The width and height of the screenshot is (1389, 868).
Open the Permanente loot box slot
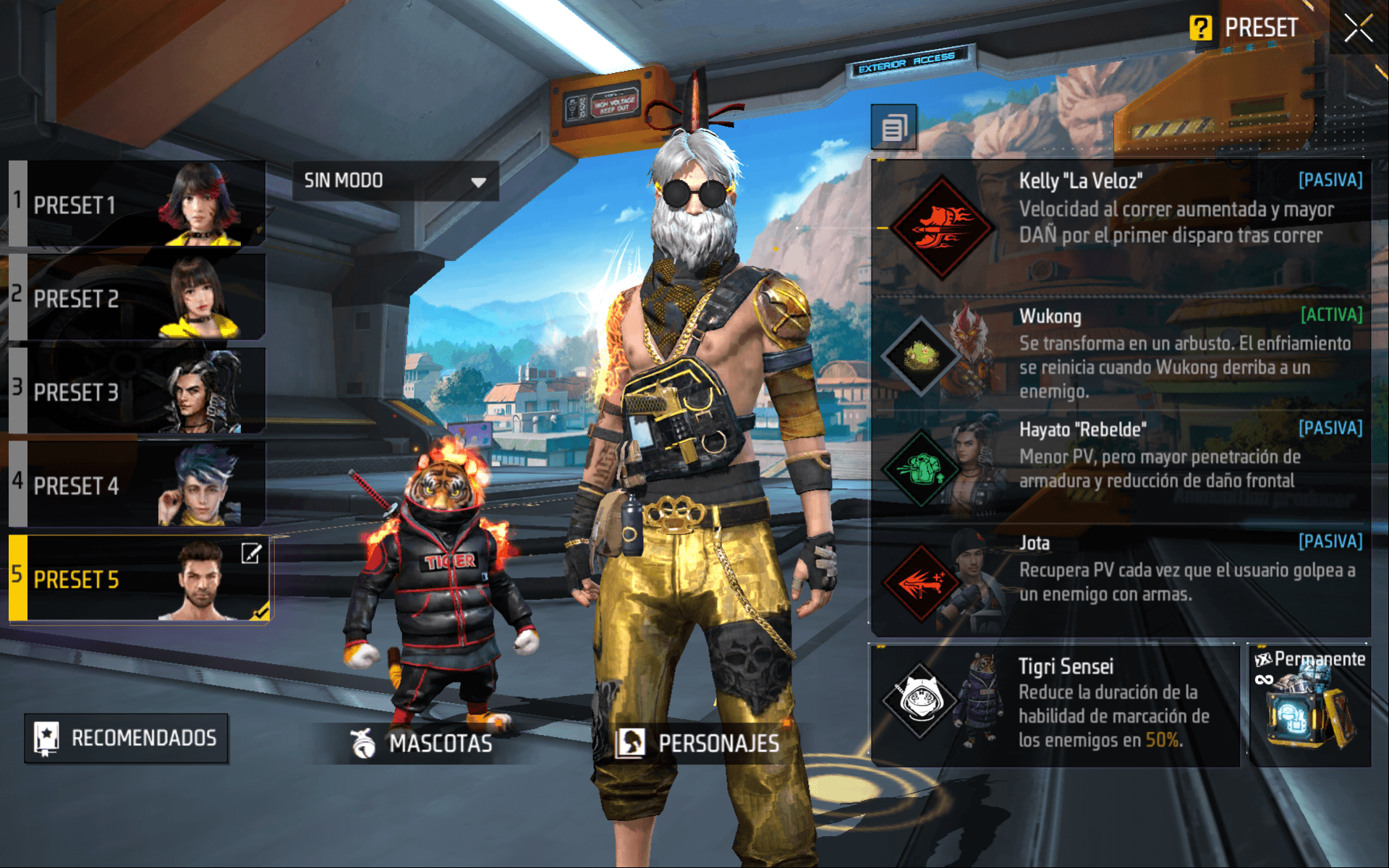tap(1309, 706)
